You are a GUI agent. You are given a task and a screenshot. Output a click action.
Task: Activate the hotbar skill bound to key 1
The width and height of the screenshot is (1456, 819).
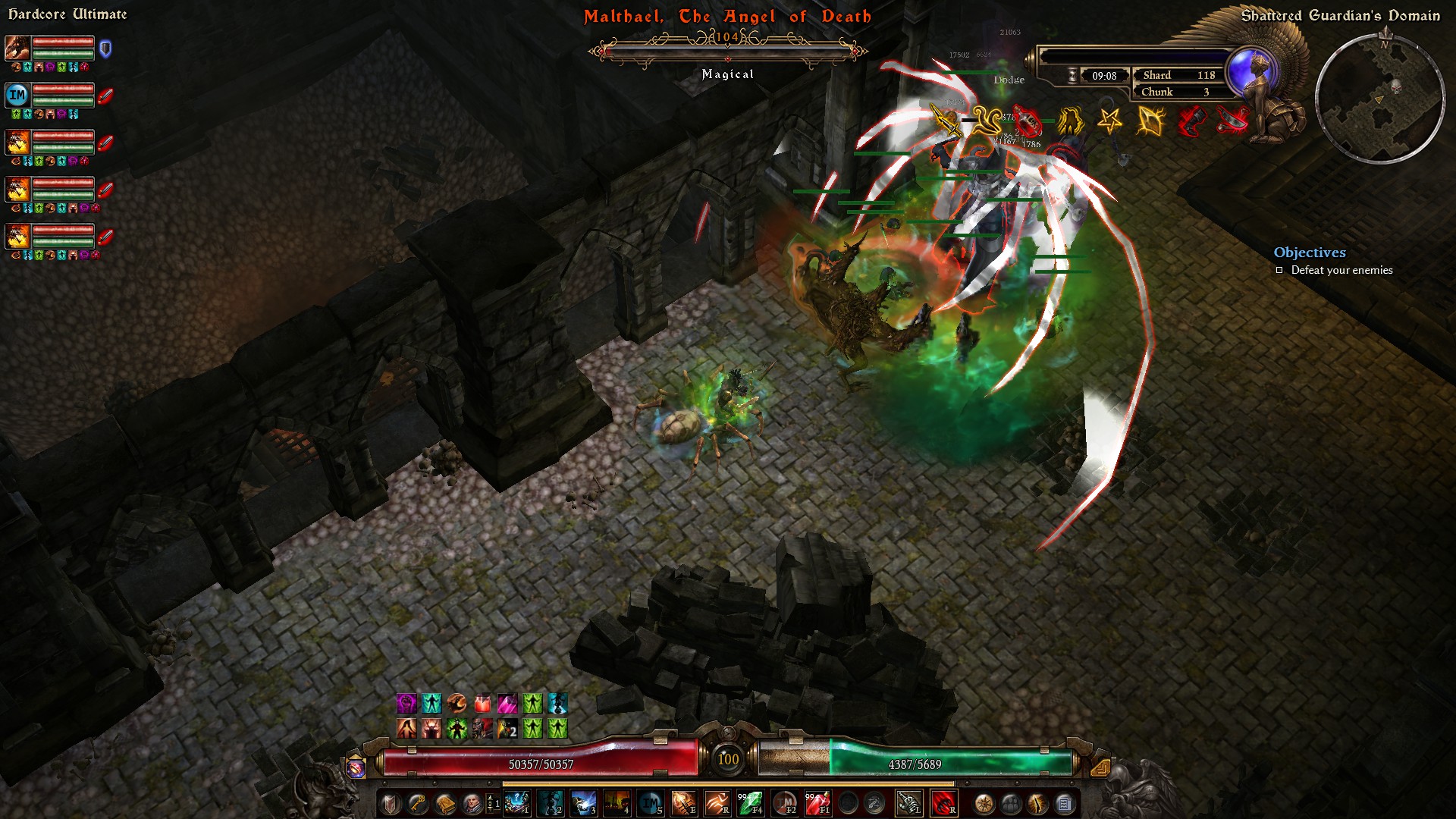point(517,803)
